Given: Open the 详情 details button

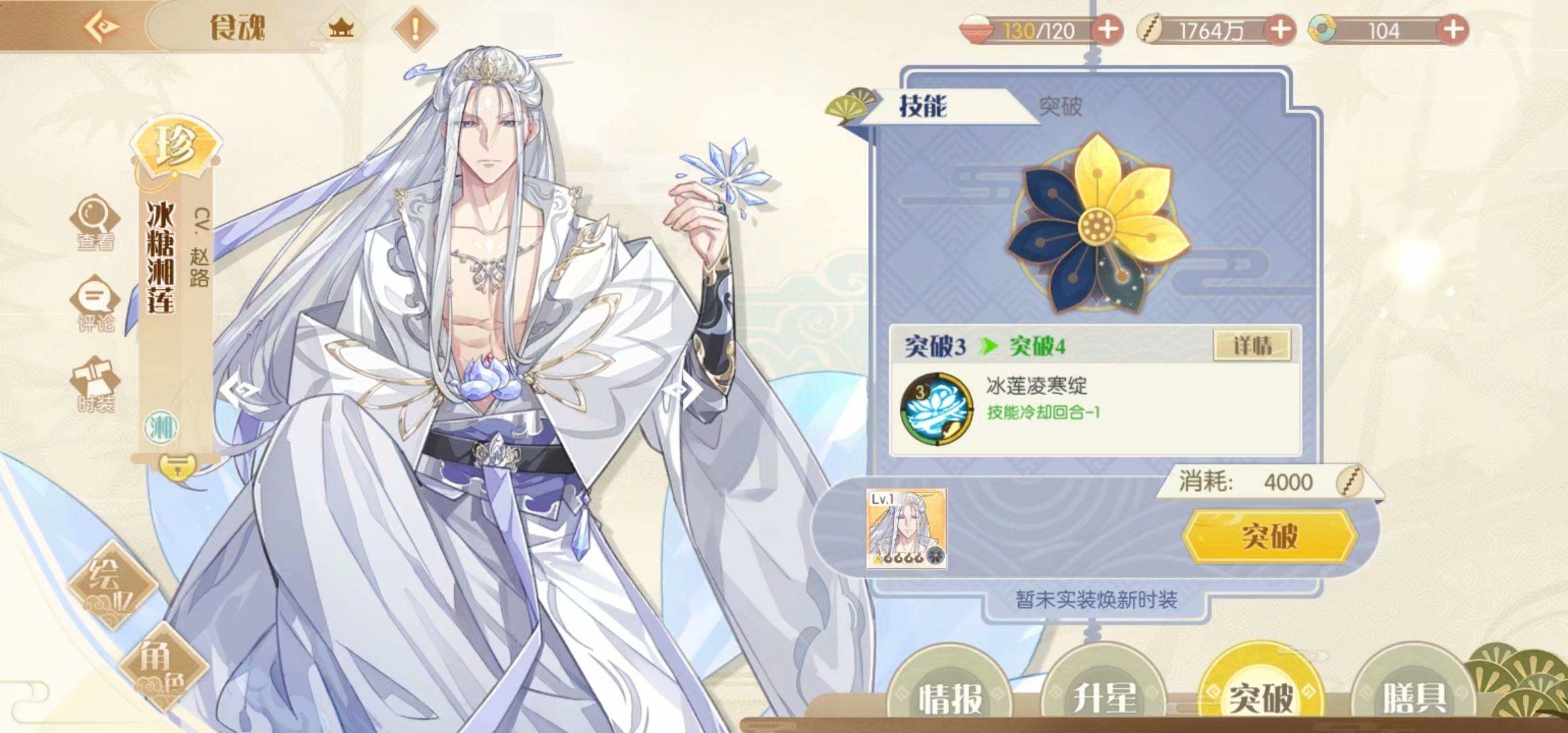Looking at the screenshot, I should click(1252, 346).
